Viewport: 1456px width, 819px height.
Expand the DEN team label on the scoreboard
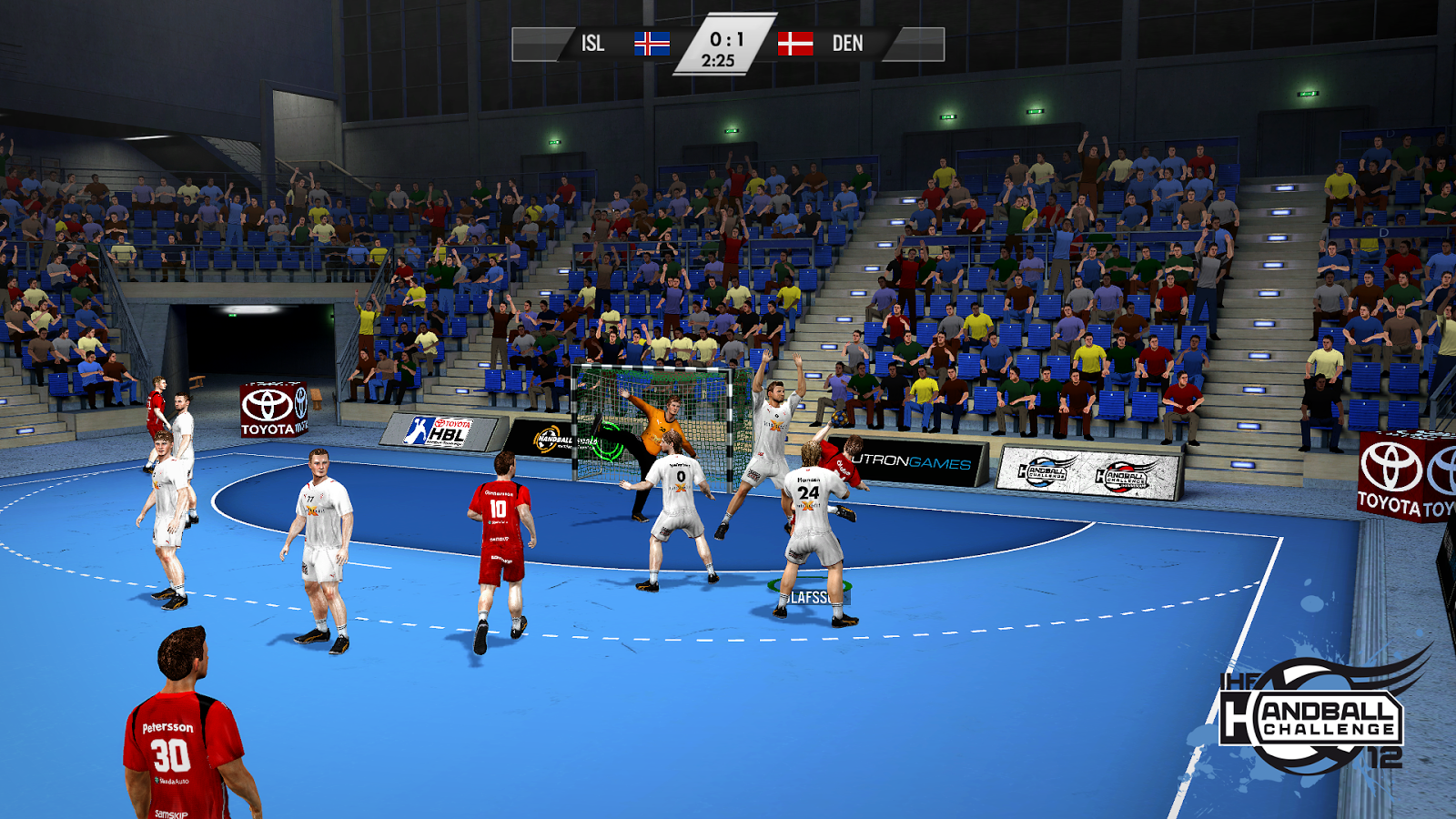click(x=846, y=42)
